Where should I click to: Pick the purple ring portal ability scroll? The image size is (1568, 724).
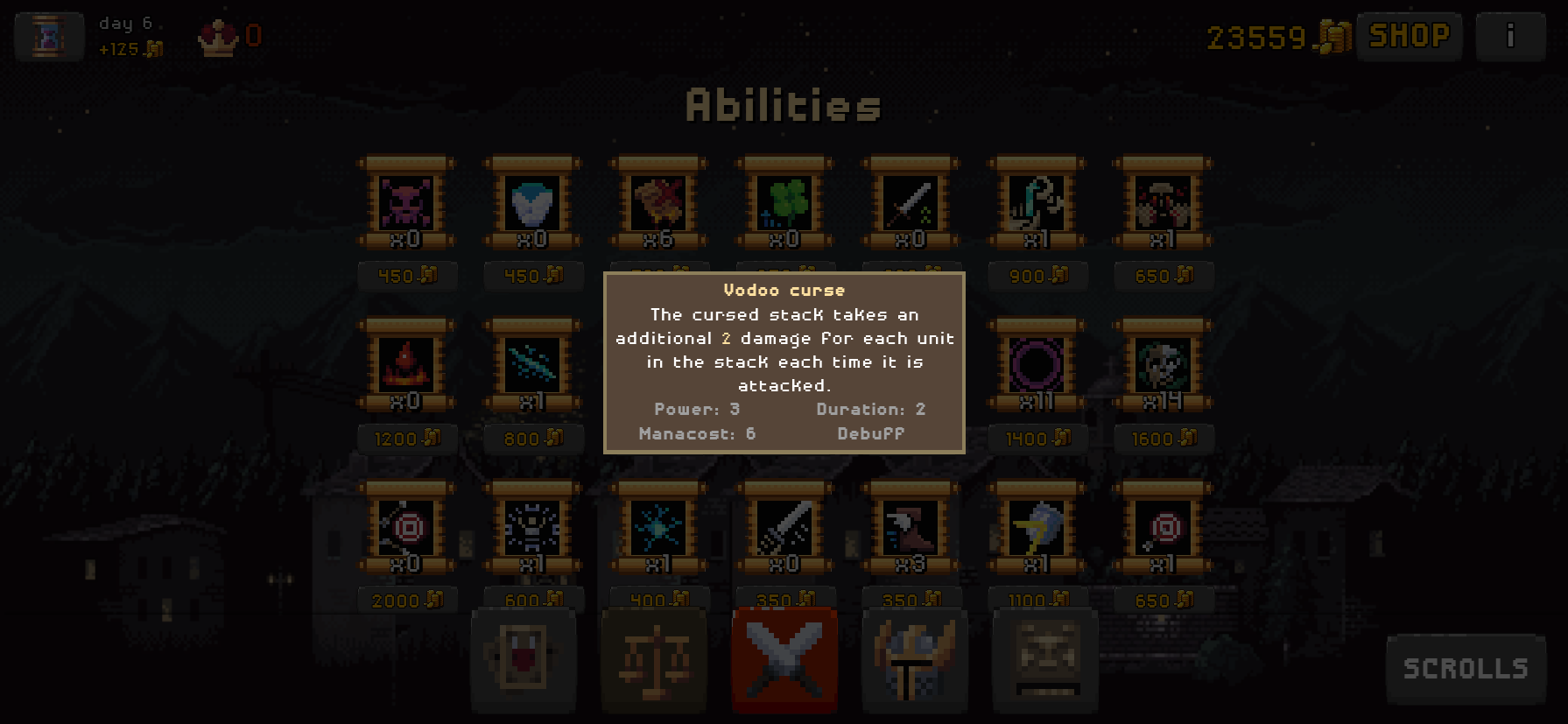pyautogui.click(x=1037, y=365)
